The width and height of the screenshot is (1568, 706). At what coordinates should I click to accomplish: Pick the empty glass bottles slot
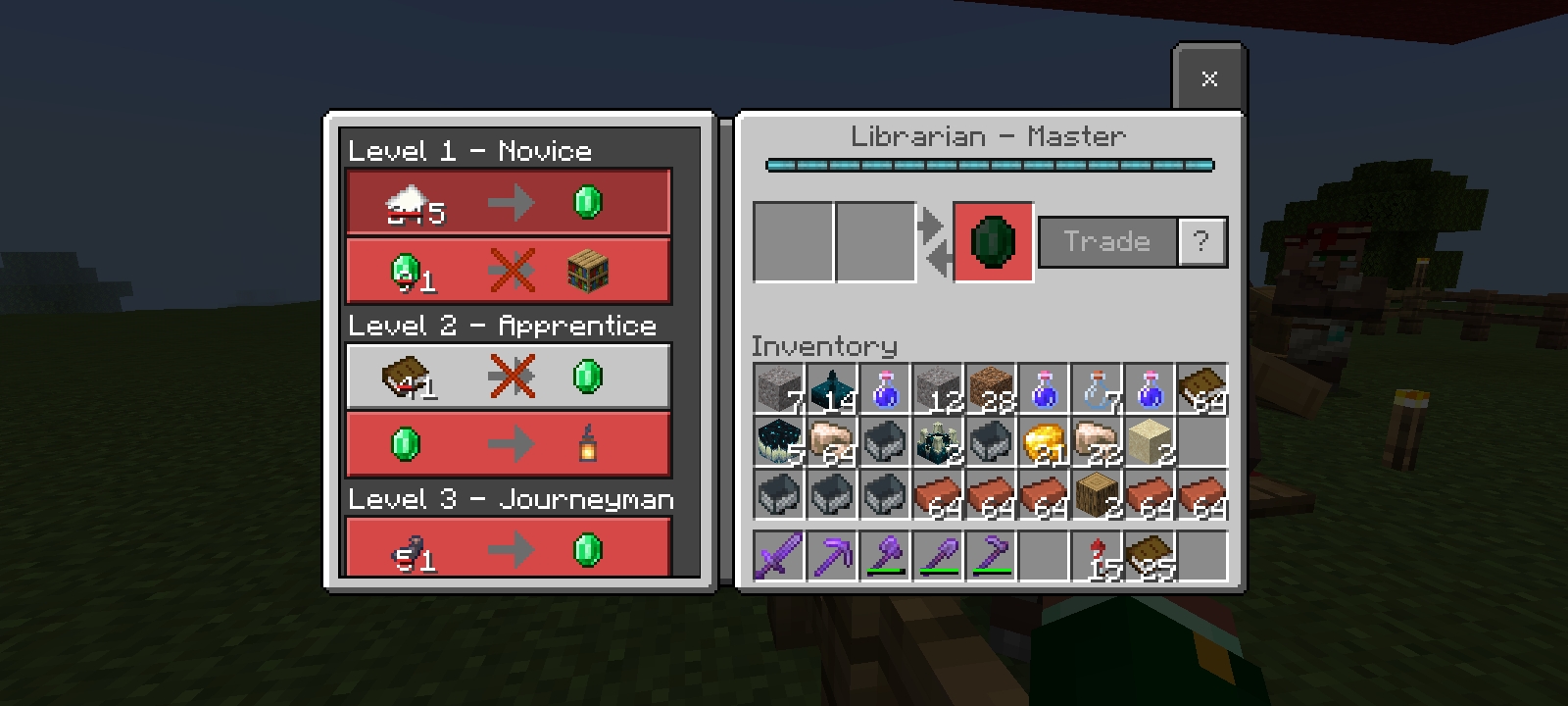1097,388
